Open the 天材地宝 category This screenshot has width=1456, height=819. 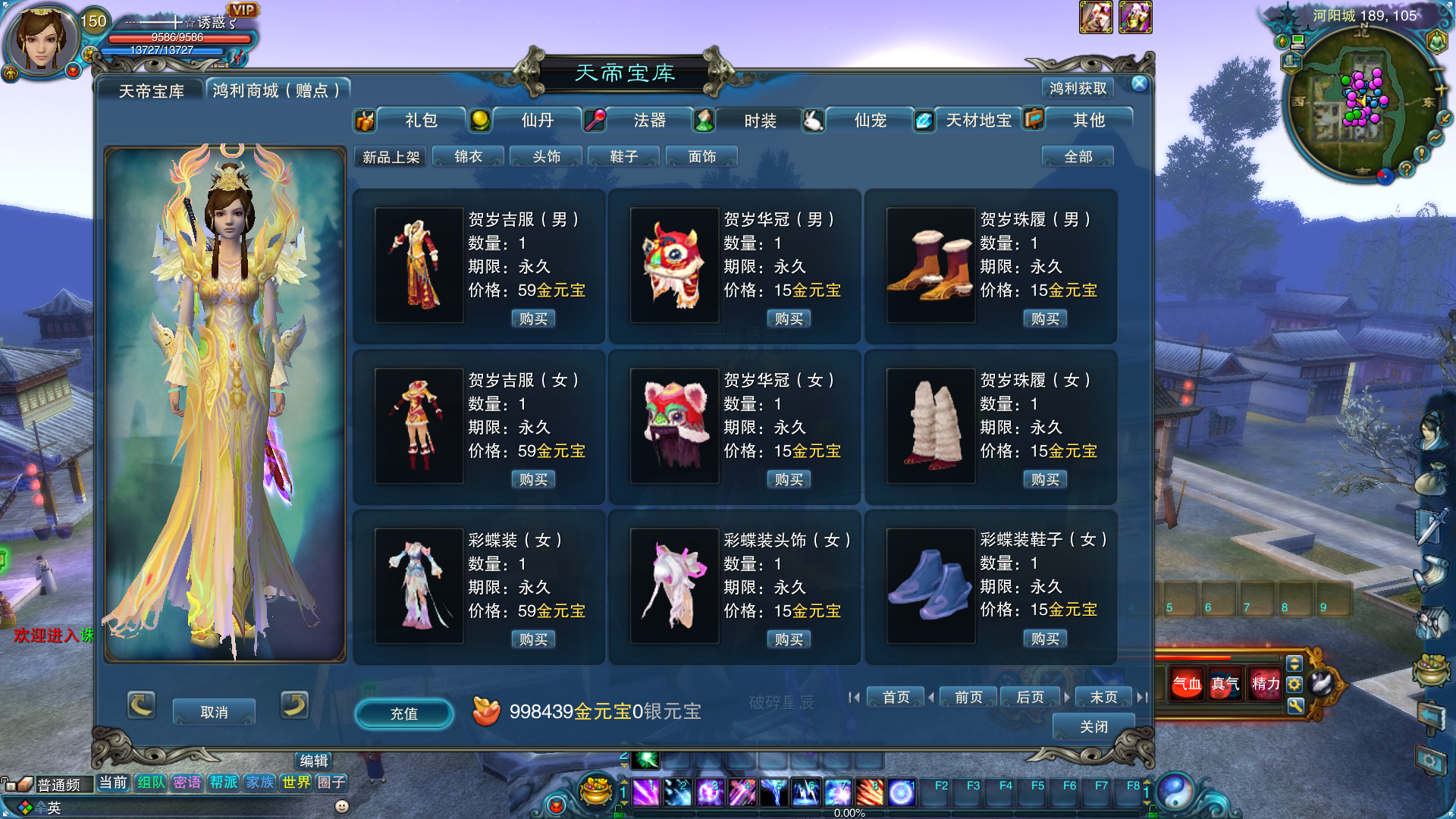(977, 121)
